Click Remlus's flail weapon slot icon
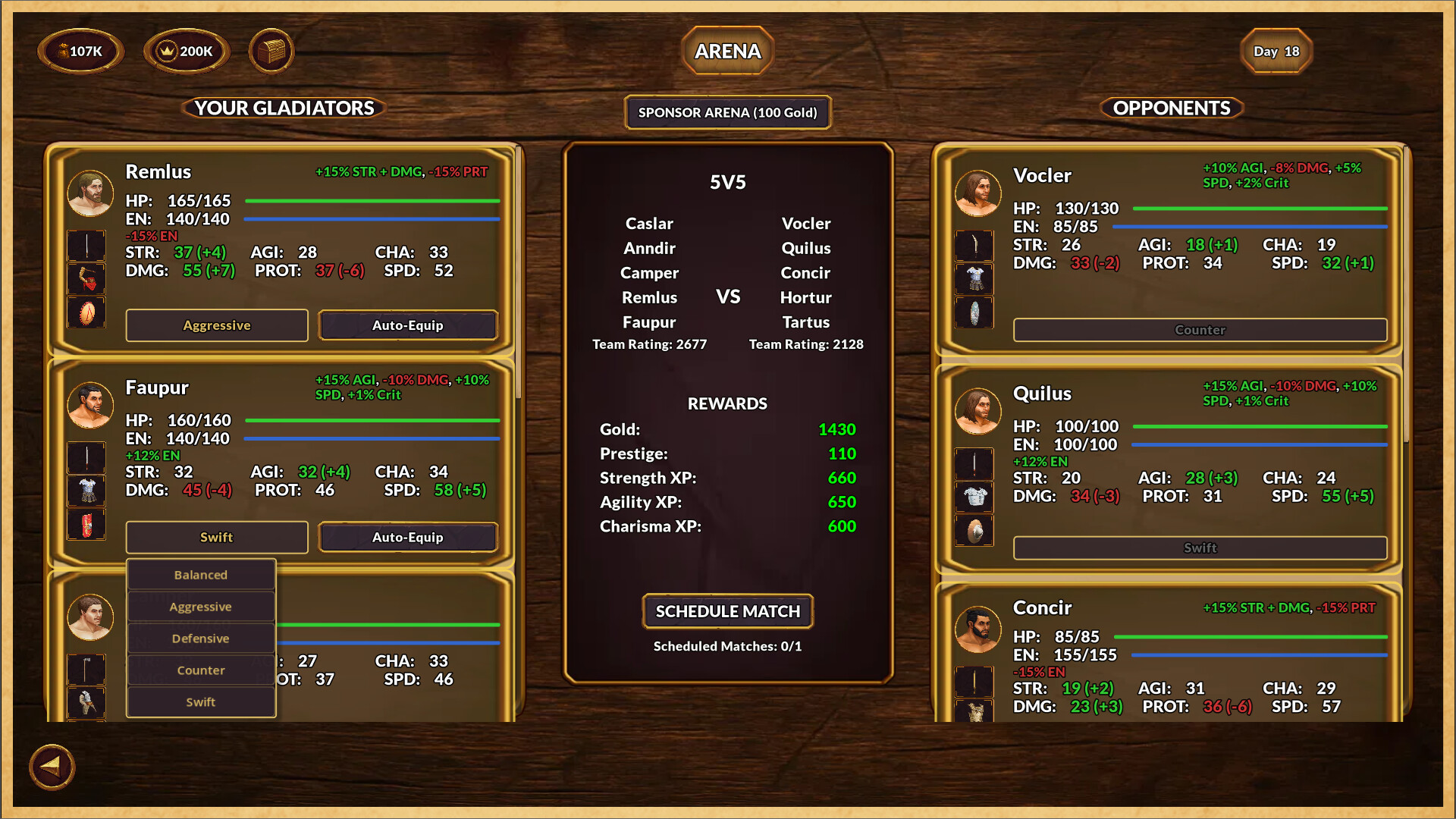 point(86,279)
